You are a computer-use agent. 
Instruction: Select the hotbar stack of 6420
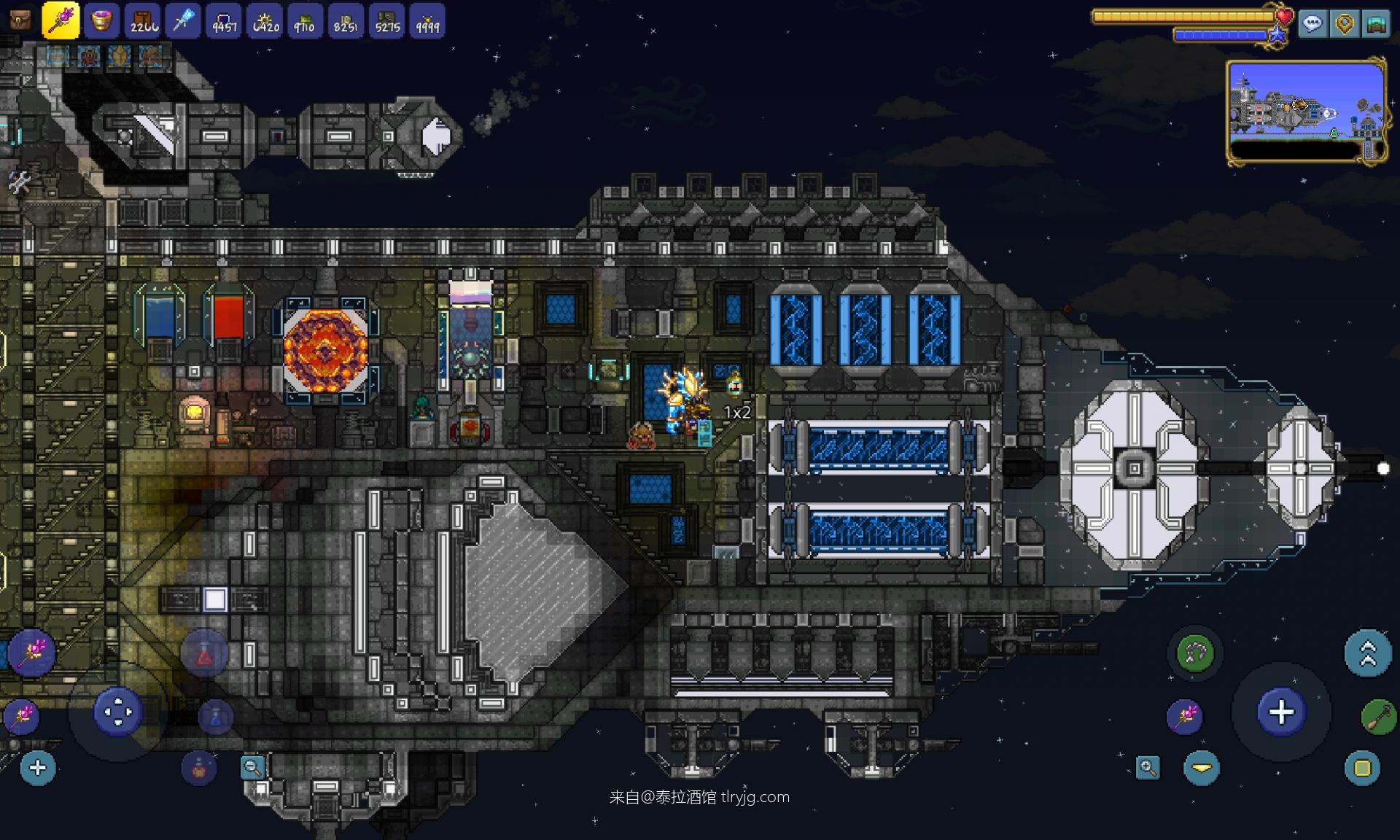point(265,20)
